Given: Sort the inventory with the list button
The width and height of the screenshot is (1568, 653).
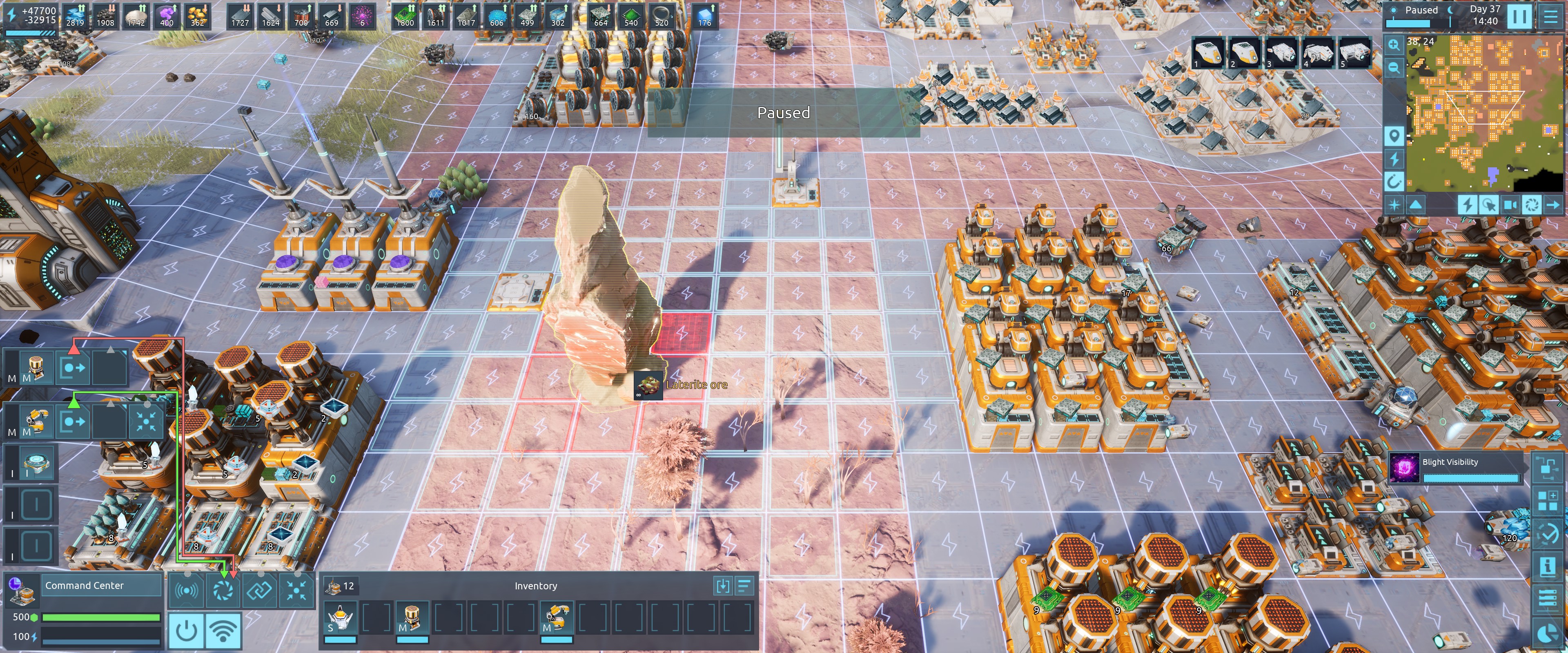Looking at the screenshot, I should point(744,586).
